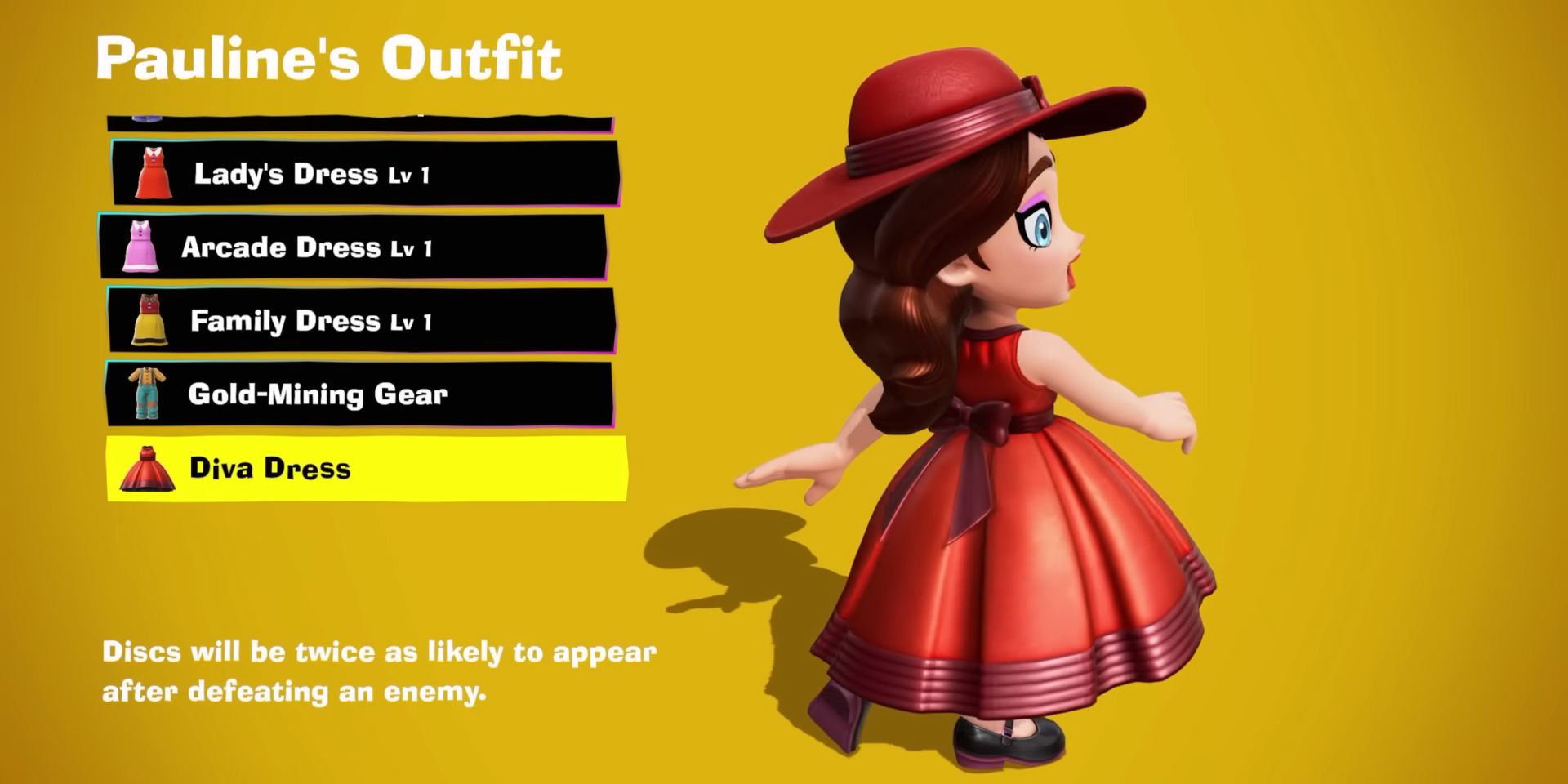The height and width of the screenshot is (784, 1568).
Task: Select the Family Dress yellow dress icon
Action: click(x=149, y=321)
